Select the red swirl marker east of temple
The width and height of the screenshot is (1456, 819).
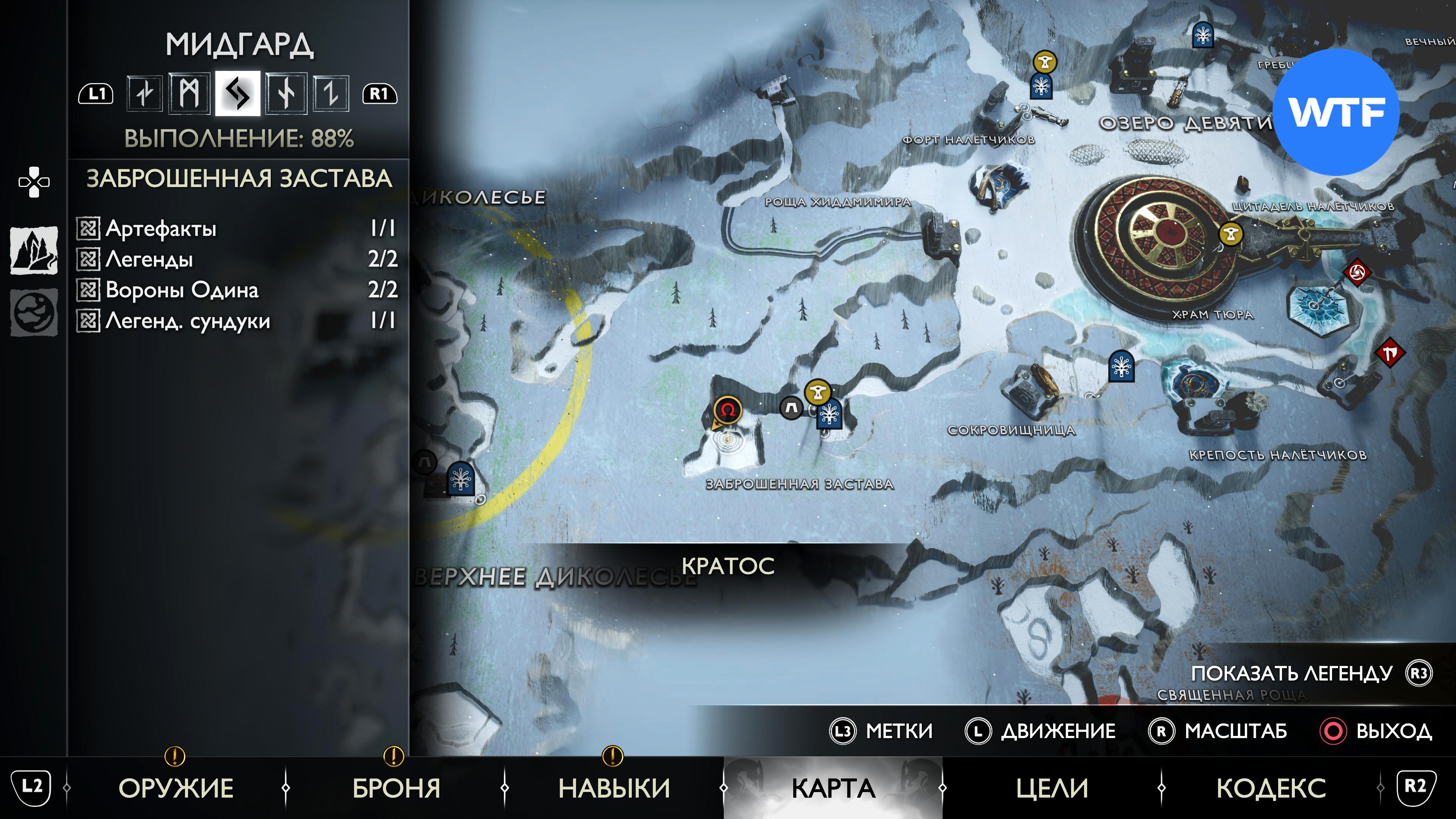(1357, 273)
